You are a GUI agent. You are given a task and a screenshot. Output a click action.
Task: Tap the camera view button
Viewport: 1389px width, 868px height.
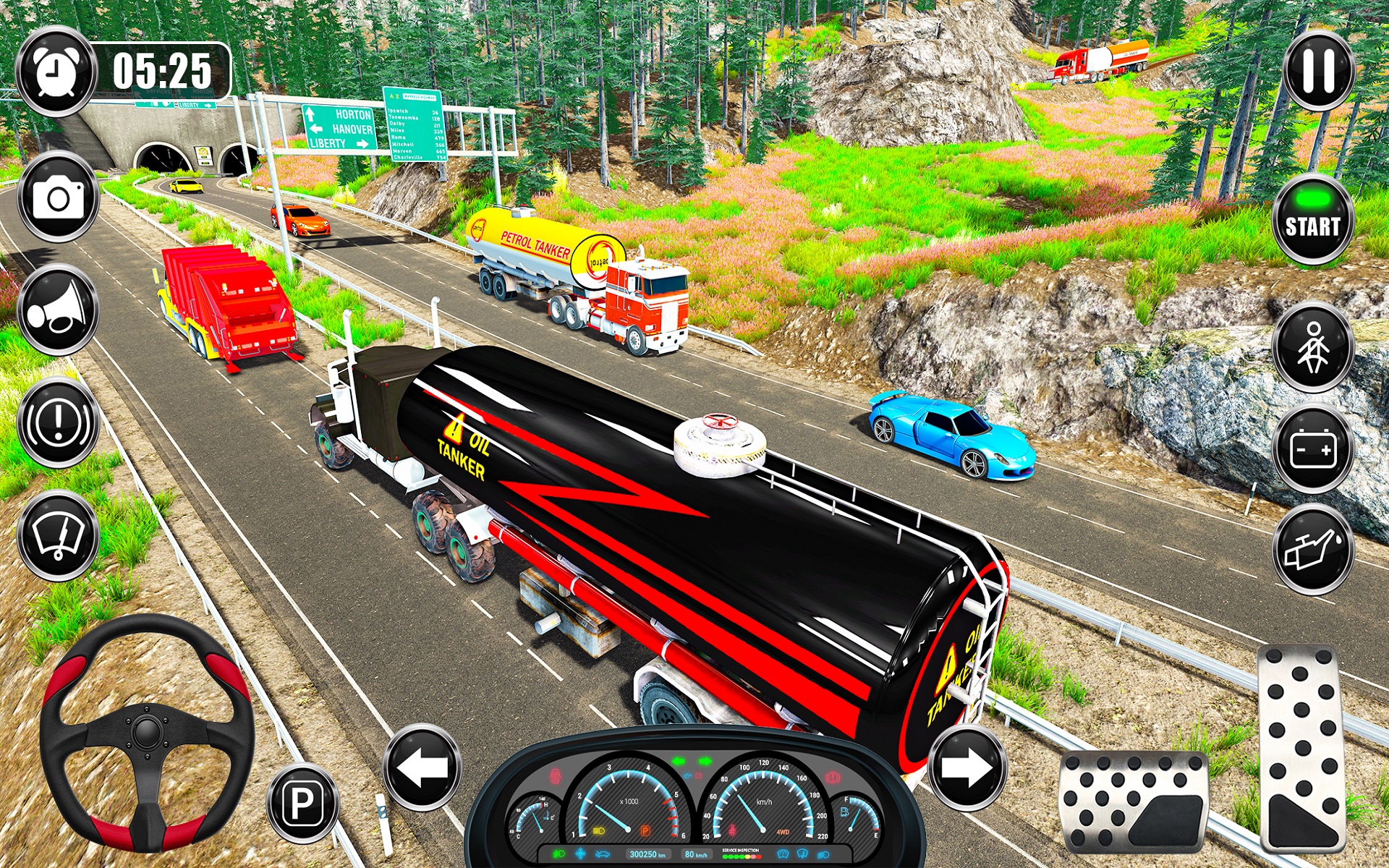[59, 197]
